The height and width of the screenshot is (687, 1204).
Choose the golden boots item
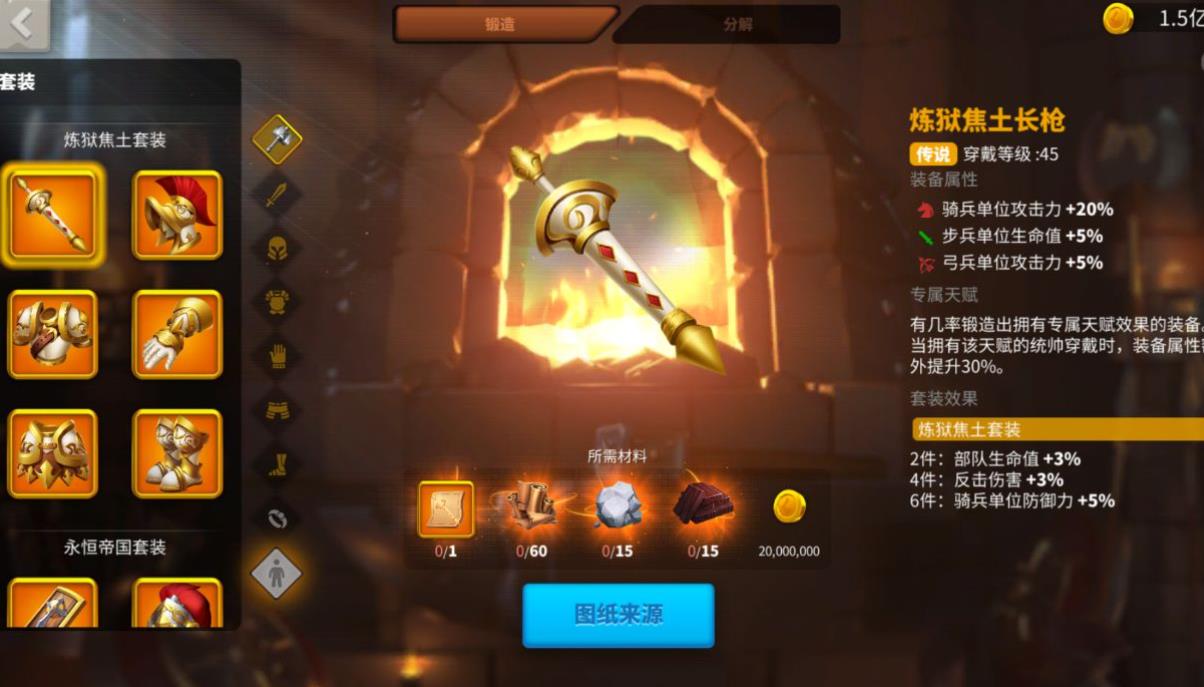tap(177, 453)
